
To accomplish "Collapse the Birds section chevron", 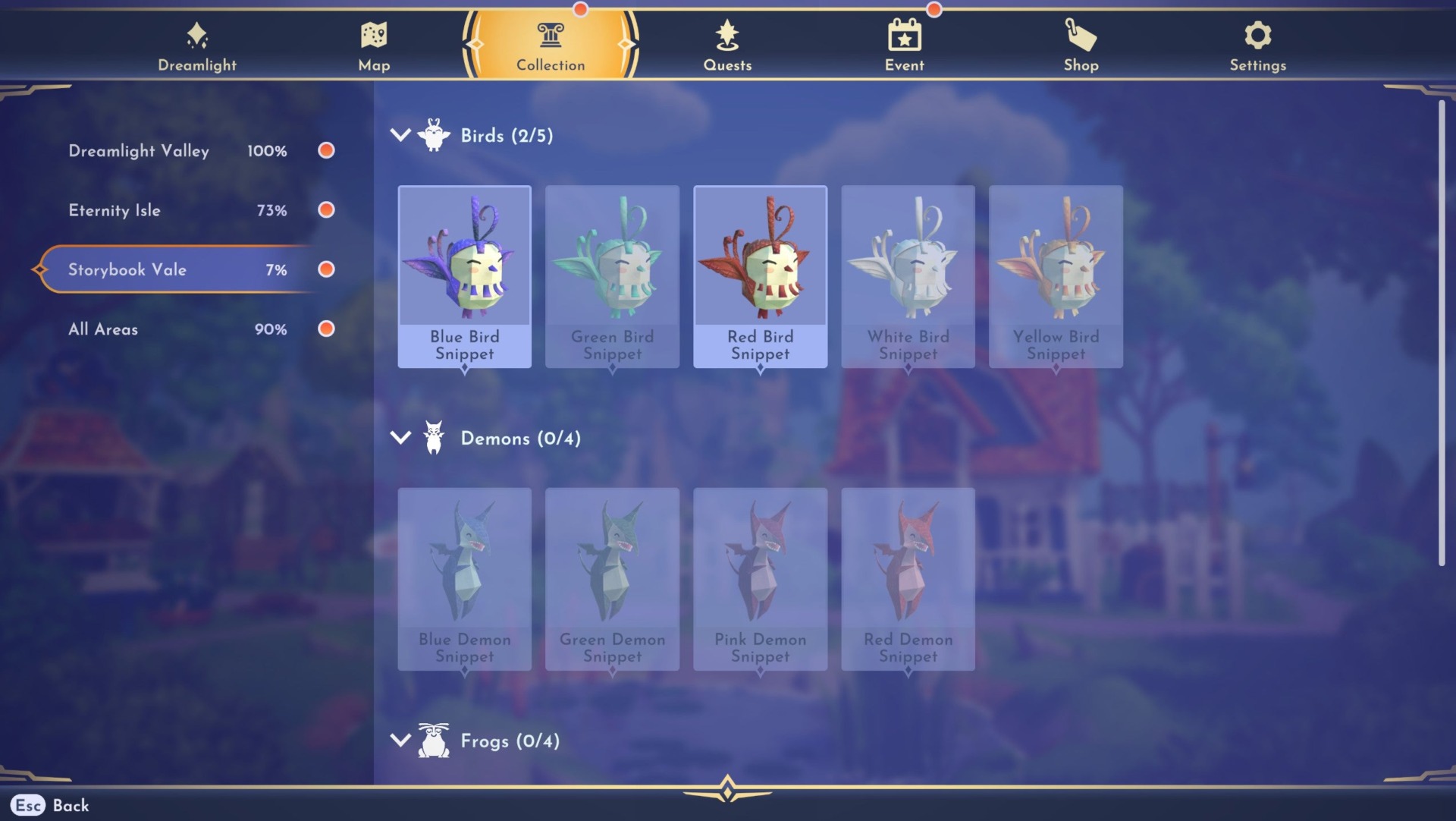I will [400, 136].
